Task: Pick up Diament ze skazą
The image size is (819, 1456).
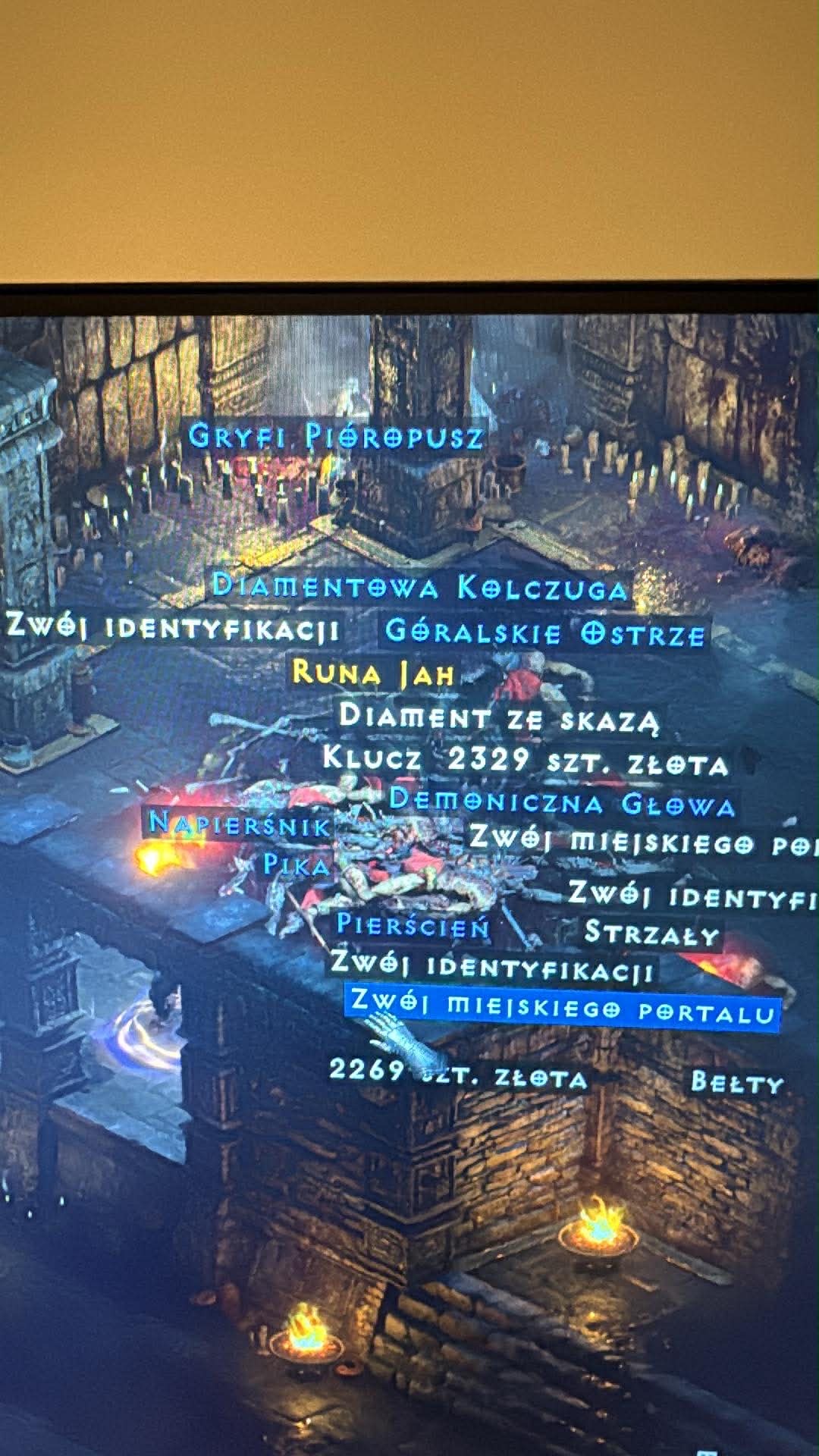Action: [498, 717]
